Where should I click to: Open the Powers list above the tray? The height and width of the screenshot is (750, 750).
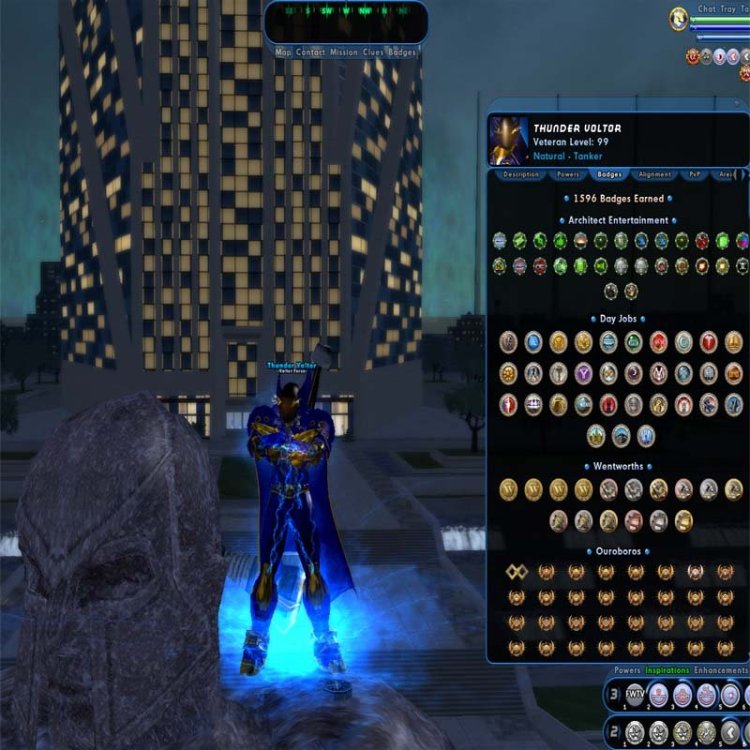coord(627,670)
